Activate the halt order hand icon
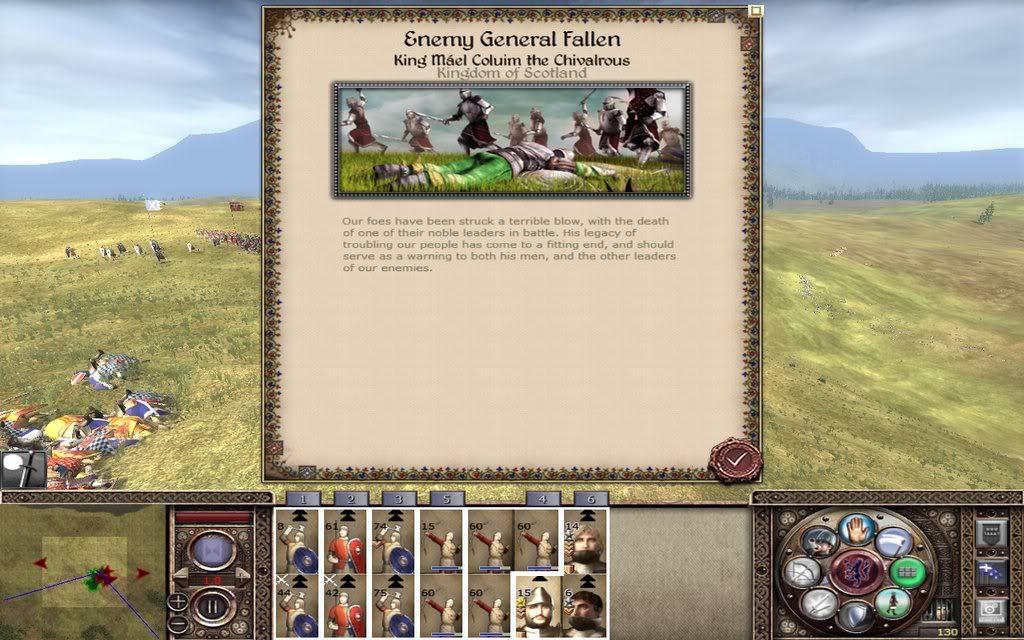Image resolution: width=1024 pixels, height=640 pixels. click(857, 528)
